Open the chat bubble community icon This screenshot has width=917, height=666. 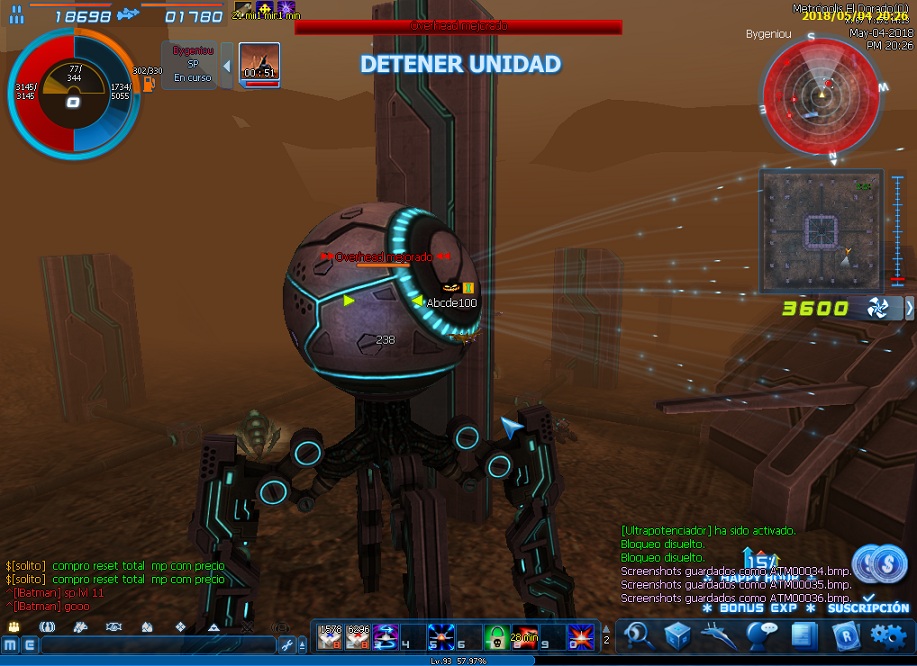click(762, 635)
